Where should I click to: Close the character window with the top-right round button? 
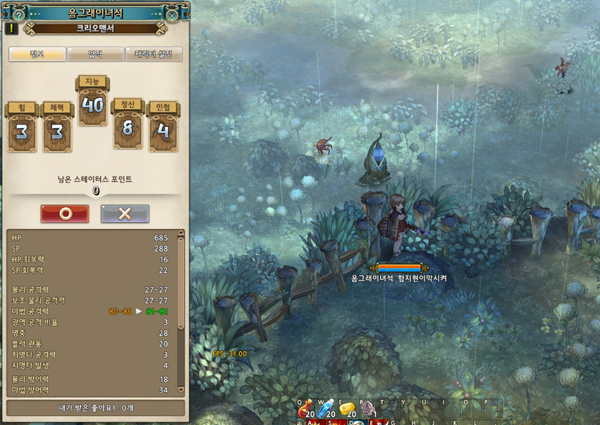click(x=174, y=15)
